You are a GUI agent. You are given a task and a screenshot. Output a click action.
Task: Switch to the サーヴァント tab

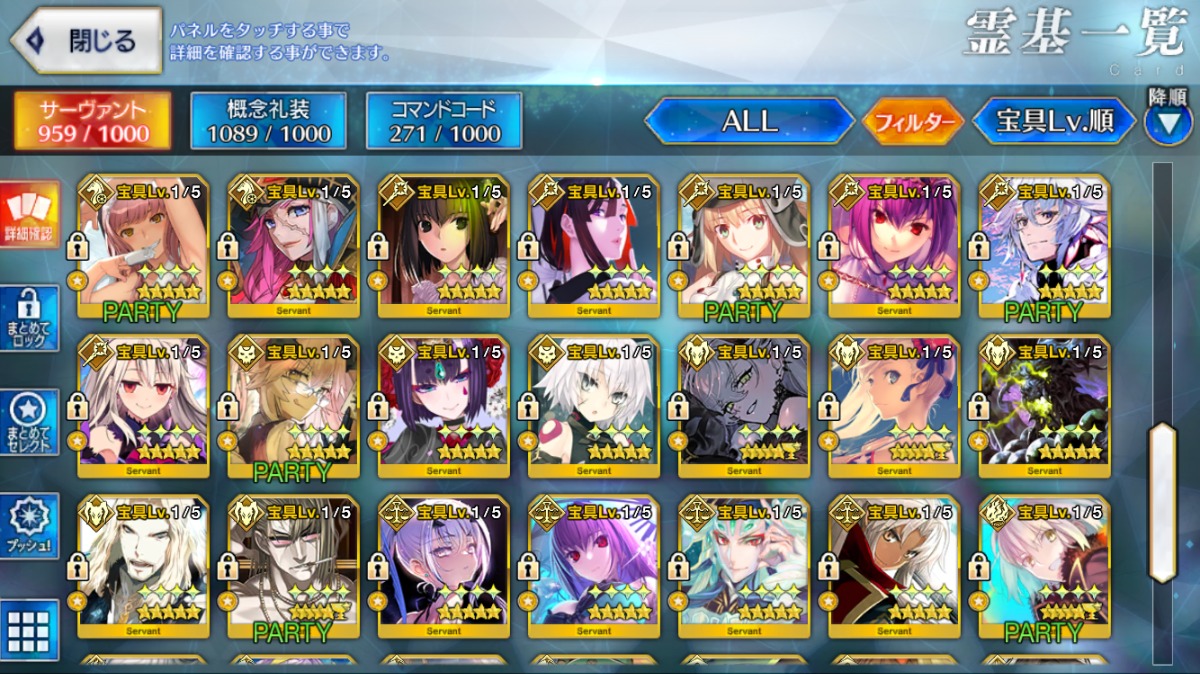92,121
